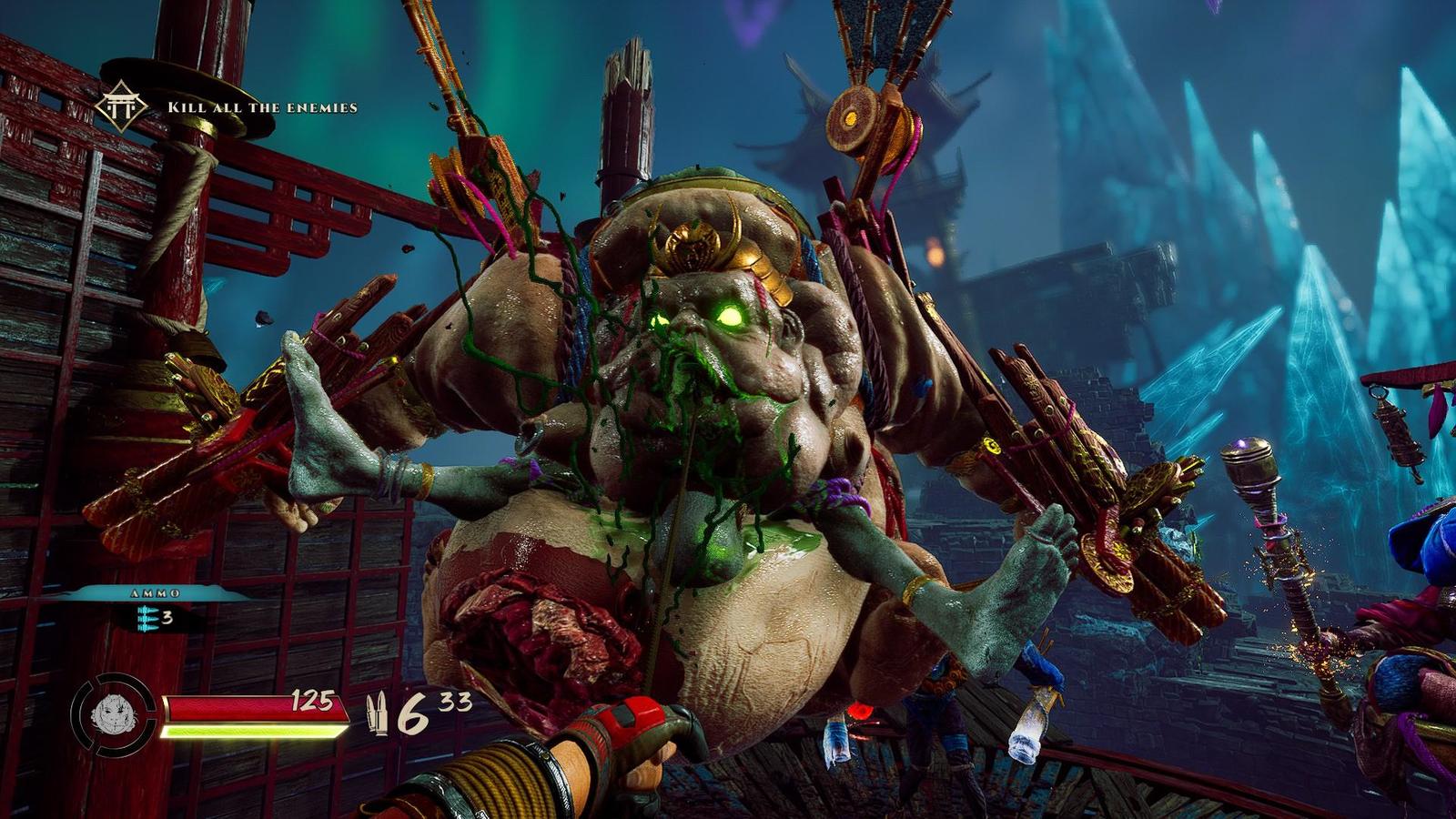The image size is (1456, 819).
Task: Select the bullet weapon ammo icon
Action: point(377,714)
